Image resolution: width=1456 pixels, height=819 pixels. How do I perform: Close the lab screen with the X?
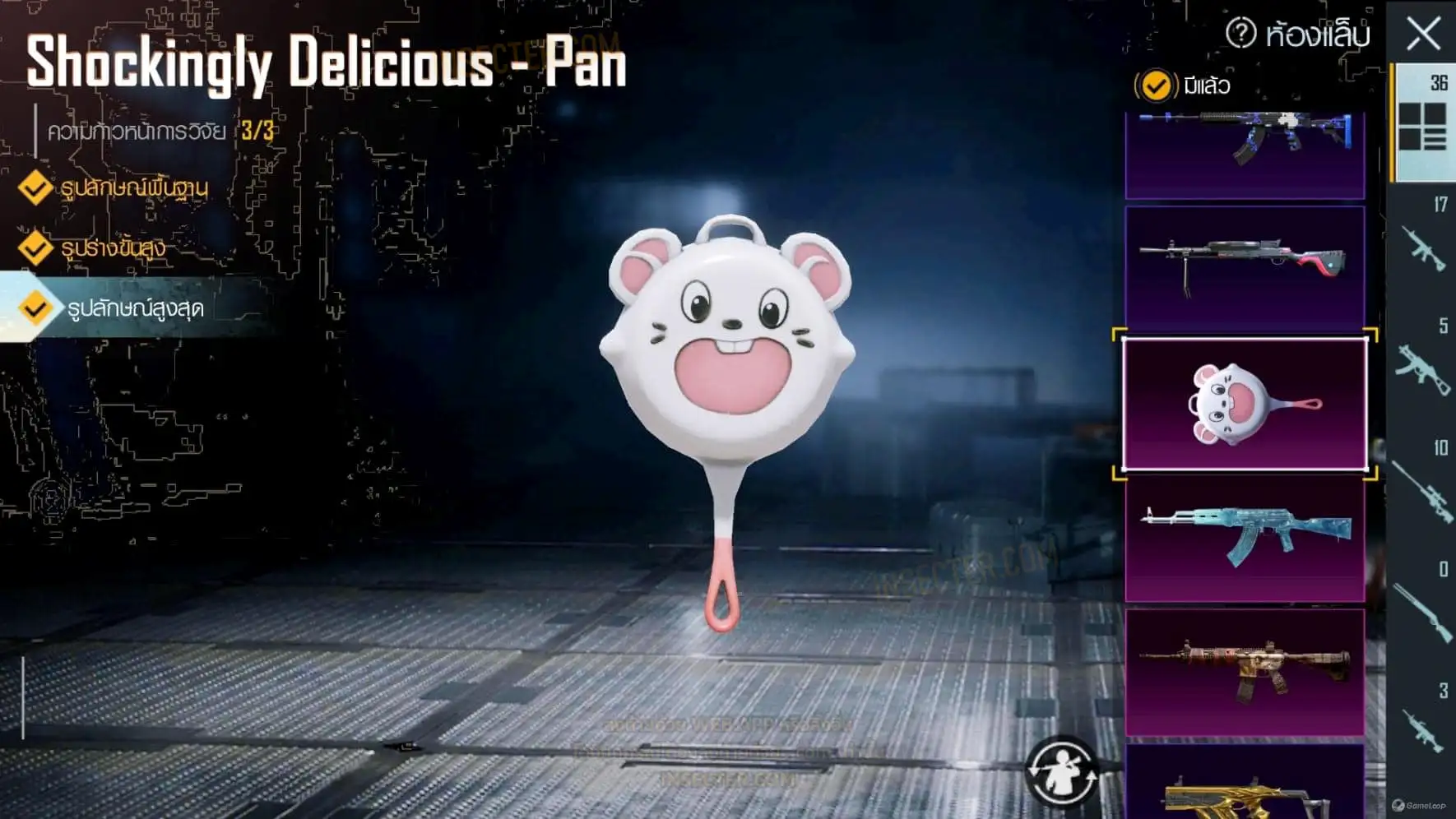click(x=1423, y=34)
